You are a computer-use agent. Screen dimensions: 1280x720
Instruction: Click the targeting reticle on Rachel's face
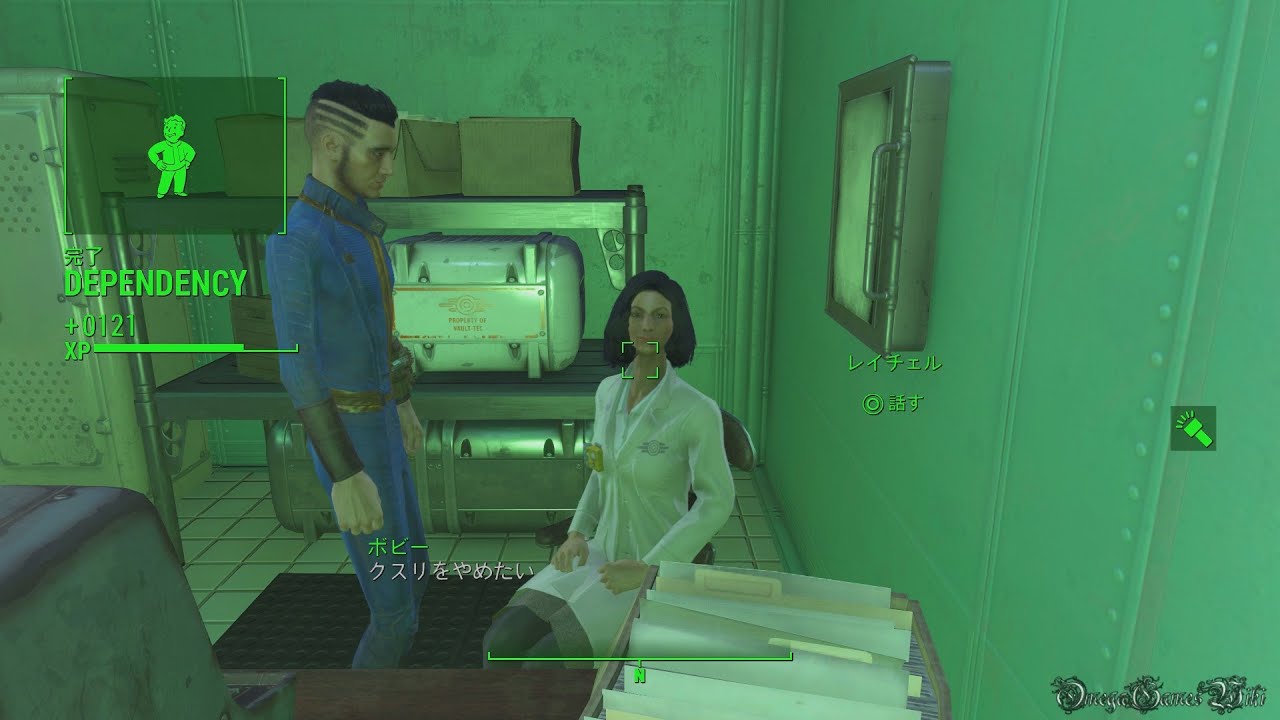[x=640, y=358]
